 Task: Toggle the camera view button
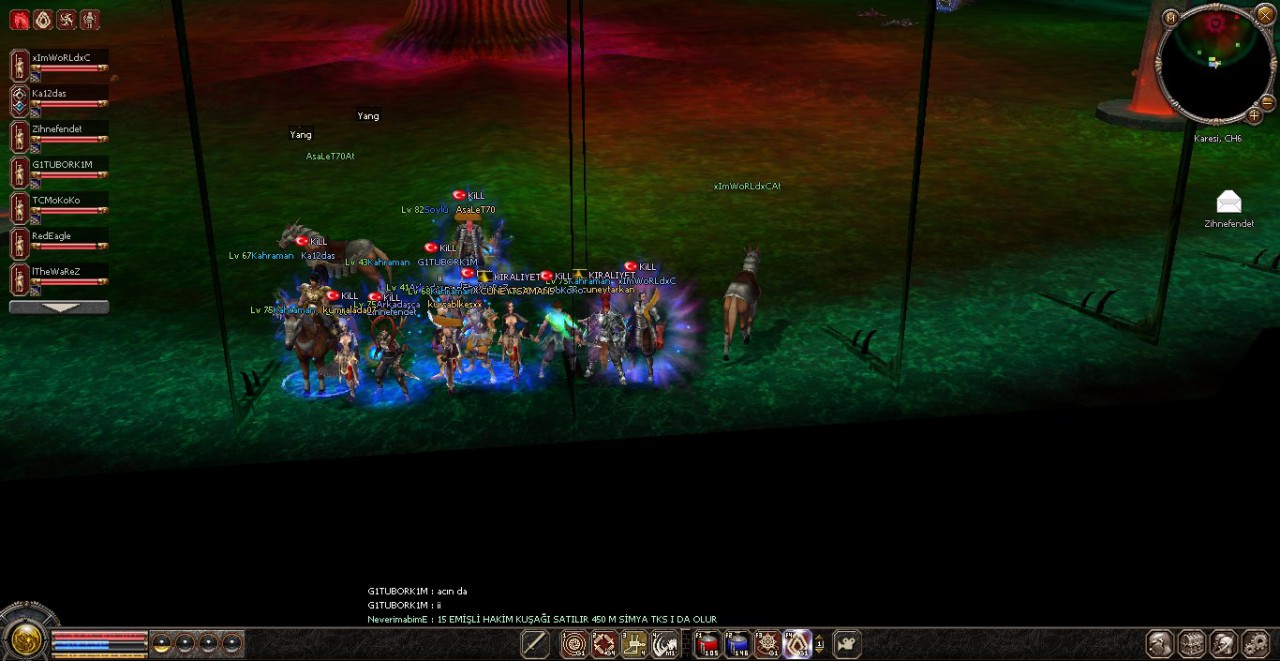[x=847, y=645]
